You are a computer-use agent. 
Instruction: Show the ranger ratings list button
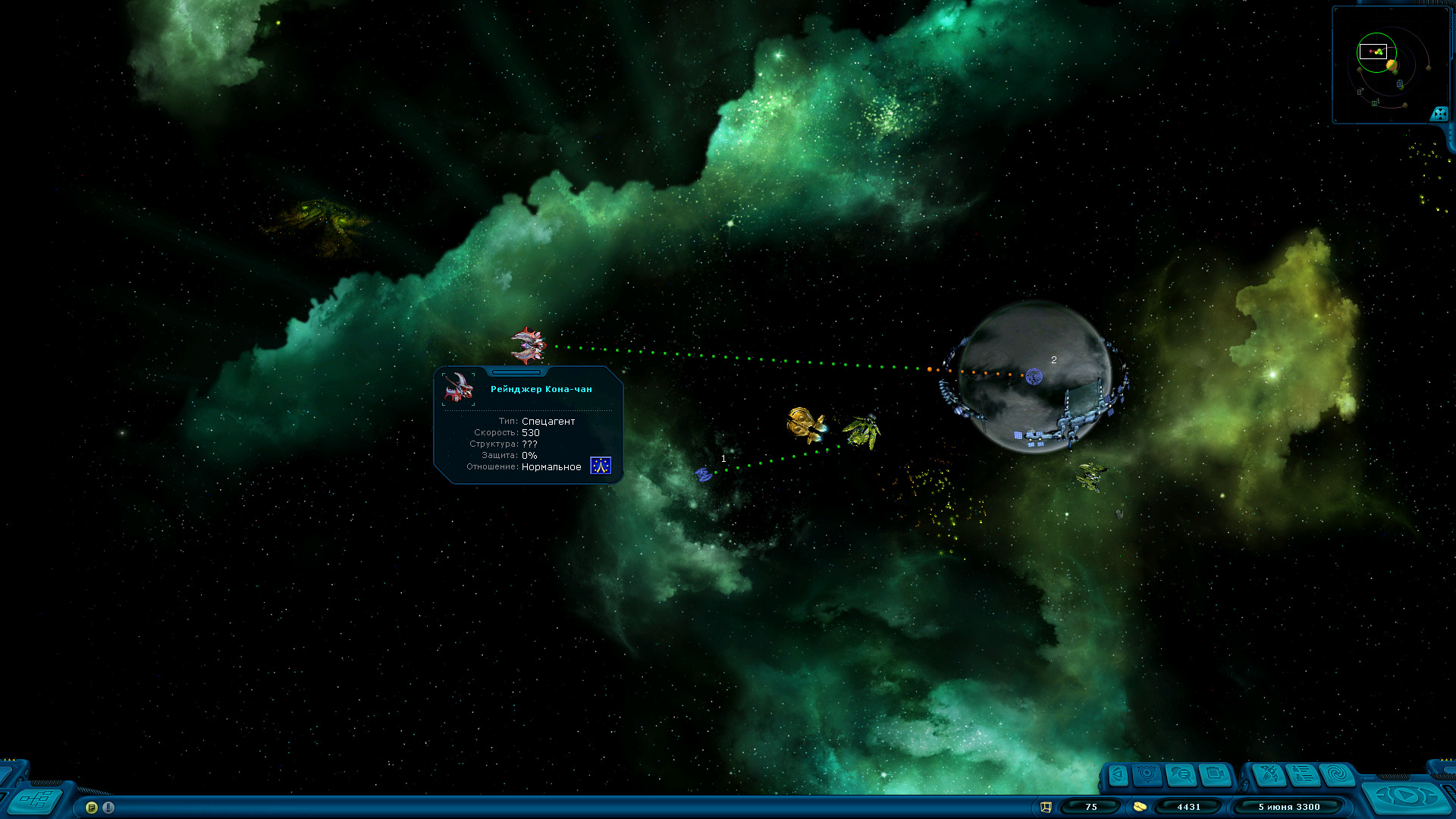pos(1304,774)
